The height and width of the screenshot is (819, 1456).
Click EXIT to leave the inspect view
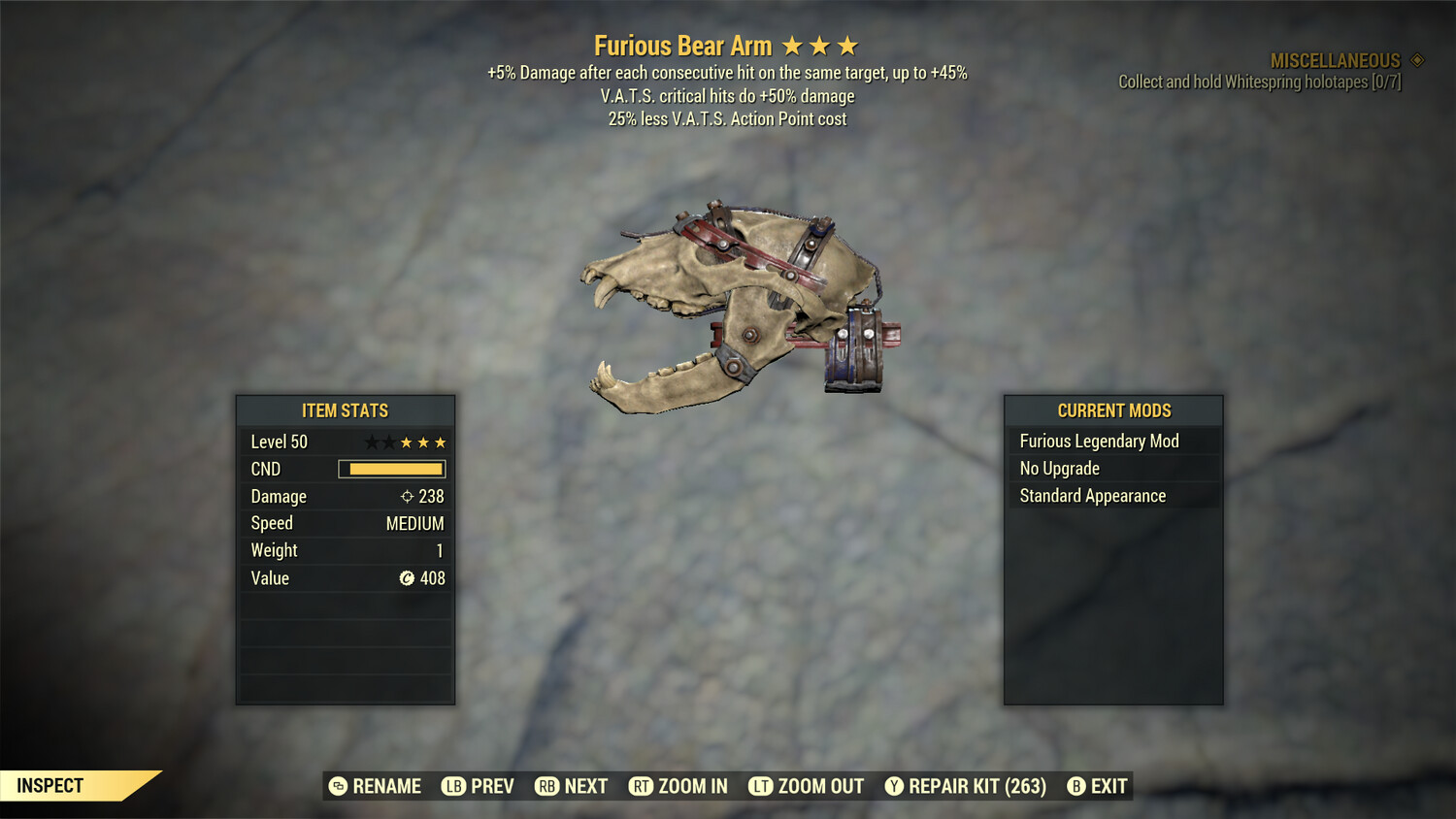click(1109, 786)
